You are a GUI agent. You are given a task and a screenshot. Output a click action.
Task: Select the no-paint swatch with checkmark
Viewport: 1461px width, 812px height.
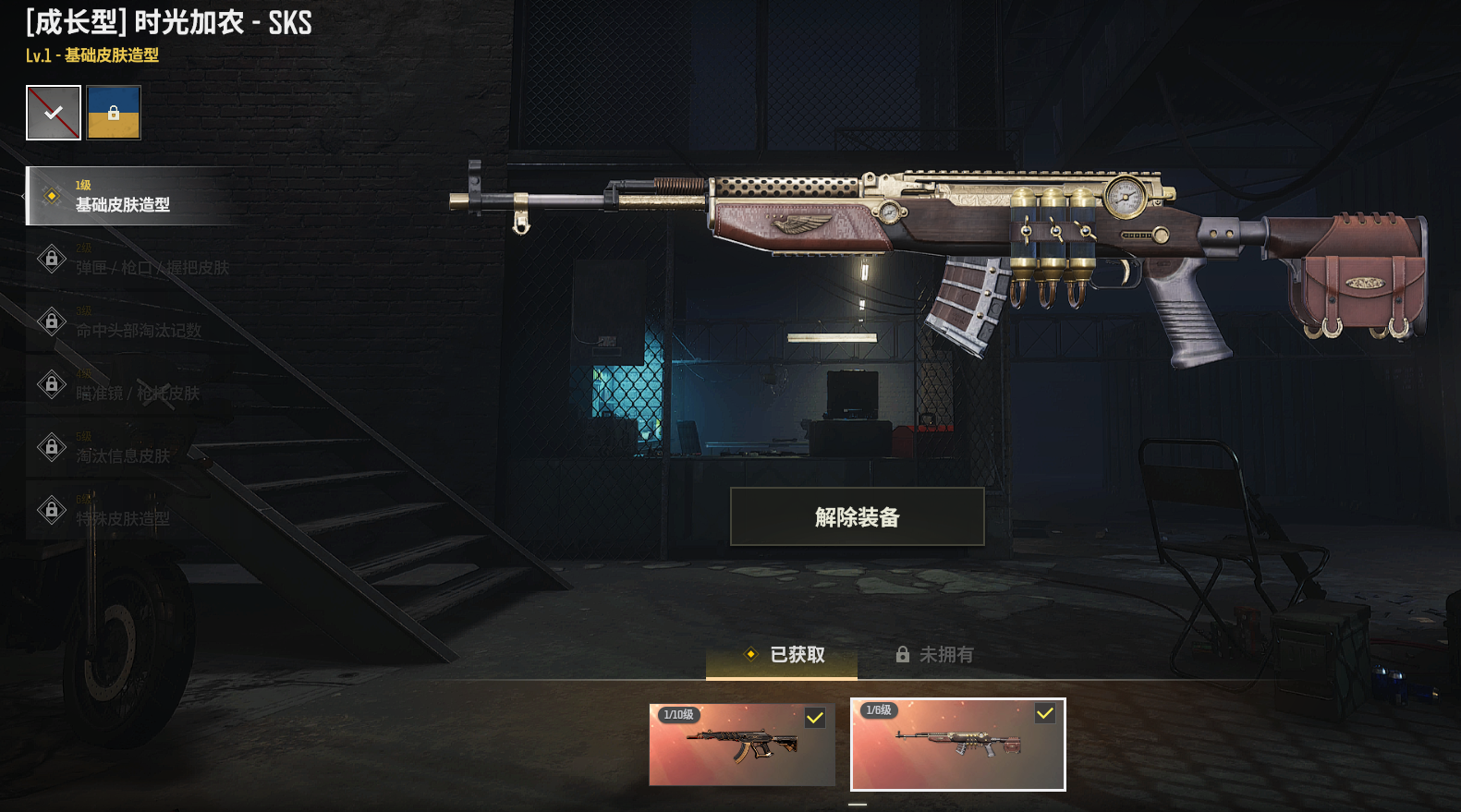pos(54,113)
